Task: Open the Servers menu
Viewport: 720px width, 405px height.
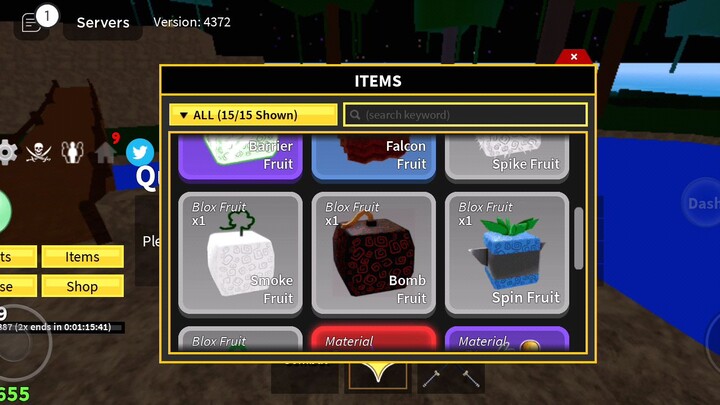Action: coord(102,22)
